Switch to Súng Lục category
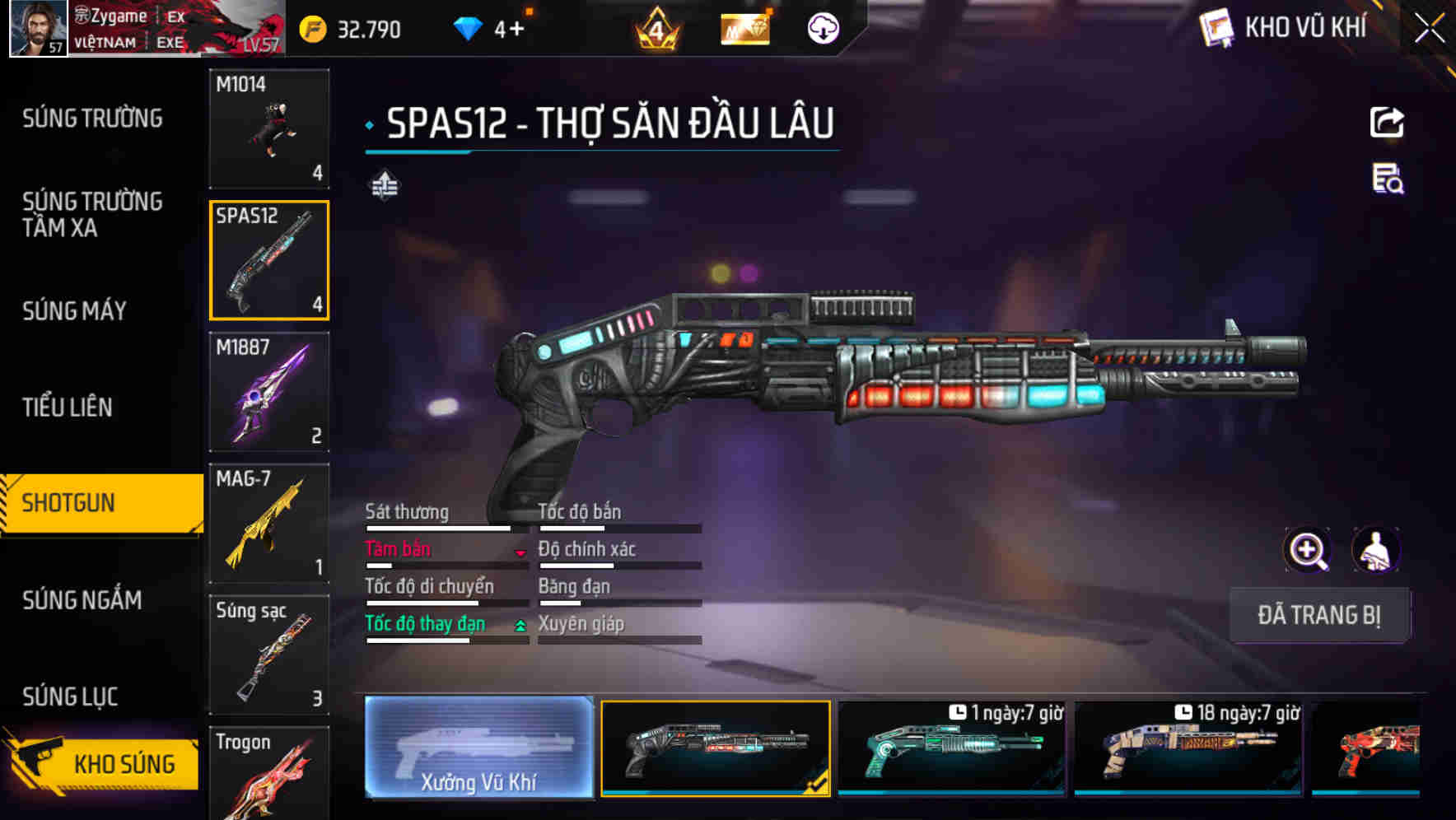This screenshot has height=820, width=1456. [71, 697]
